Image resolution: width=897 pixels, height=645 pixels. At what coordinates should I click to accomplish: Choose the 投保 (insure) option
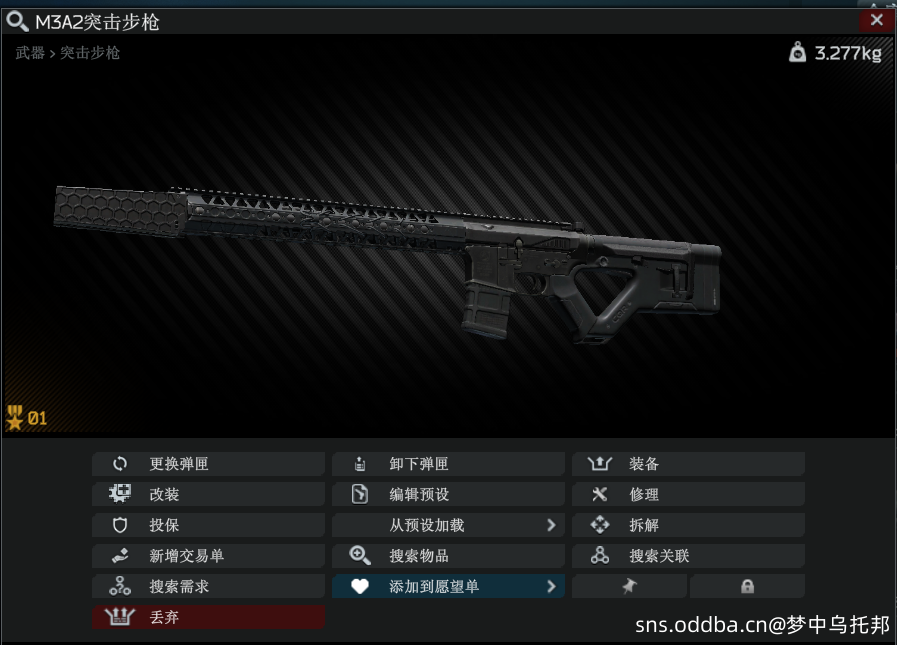tap(208, 525)
